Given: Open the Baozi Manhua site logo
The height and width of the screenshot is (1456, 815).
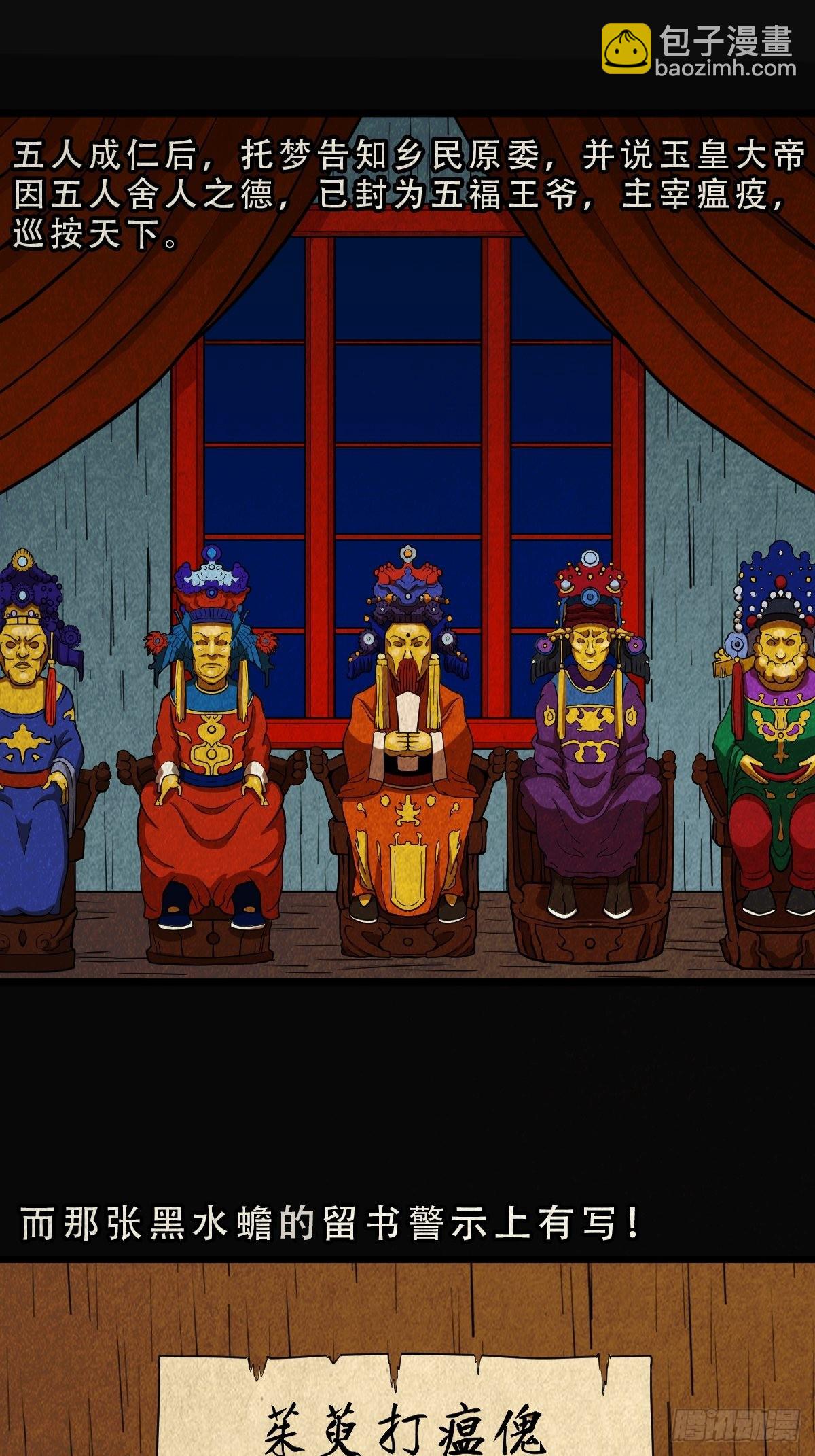Looking at the screenshot, I should tap(698, 49).
